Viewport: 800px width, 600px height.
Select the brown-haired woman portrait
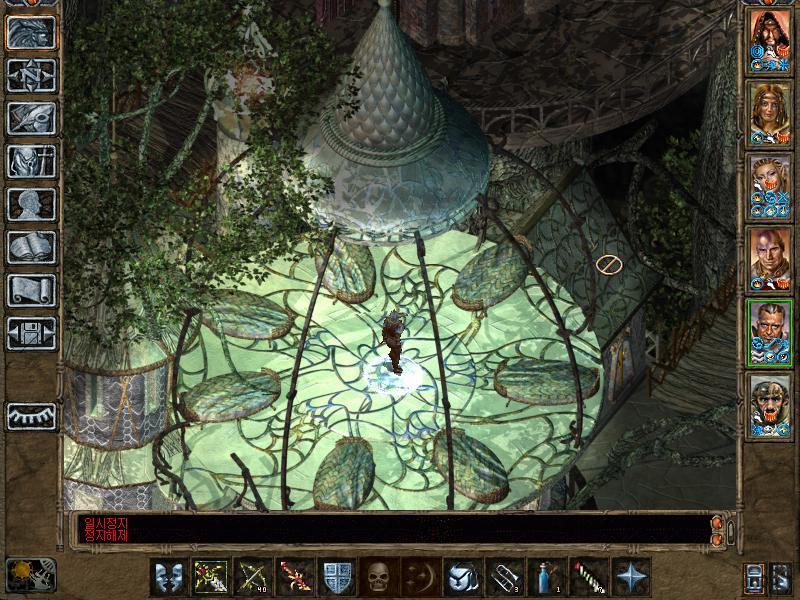coord(770,112)
